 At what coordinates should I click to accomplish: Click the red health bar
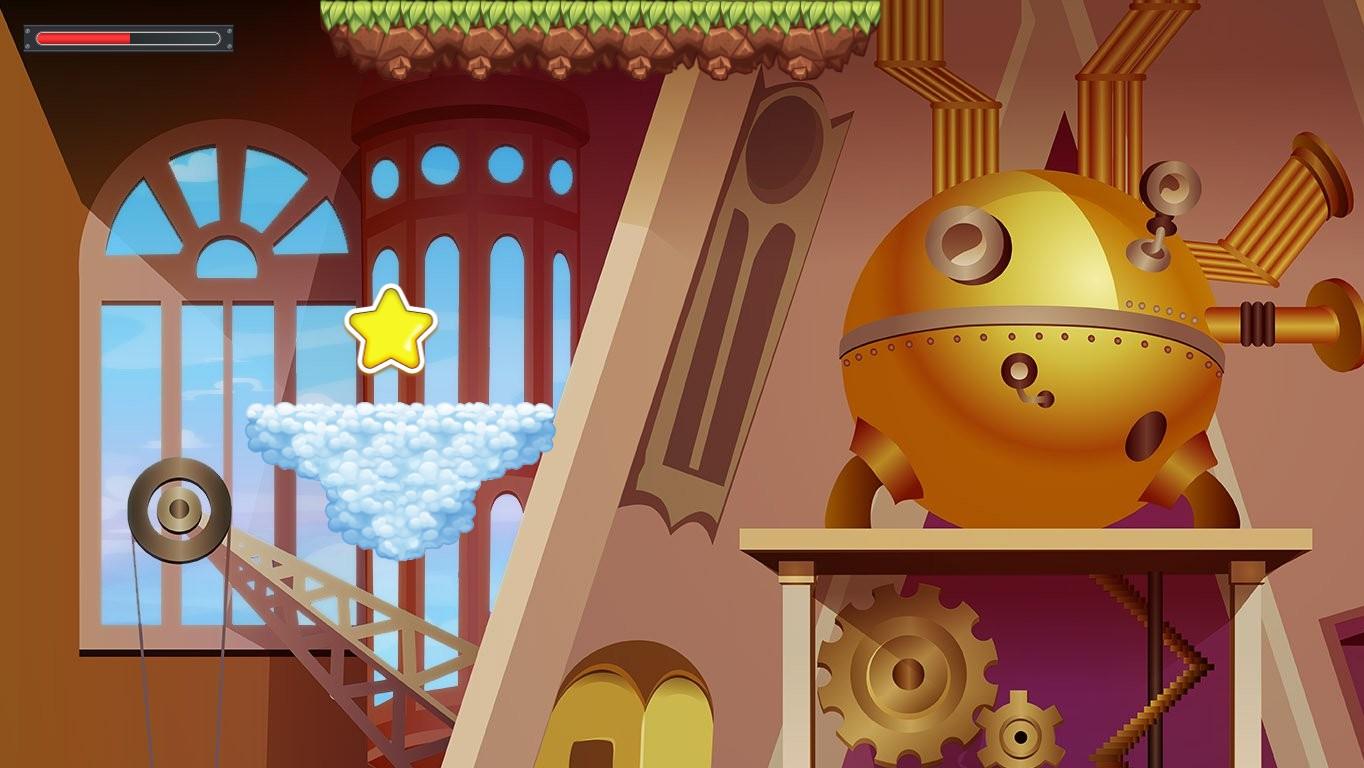pos(85,38)
